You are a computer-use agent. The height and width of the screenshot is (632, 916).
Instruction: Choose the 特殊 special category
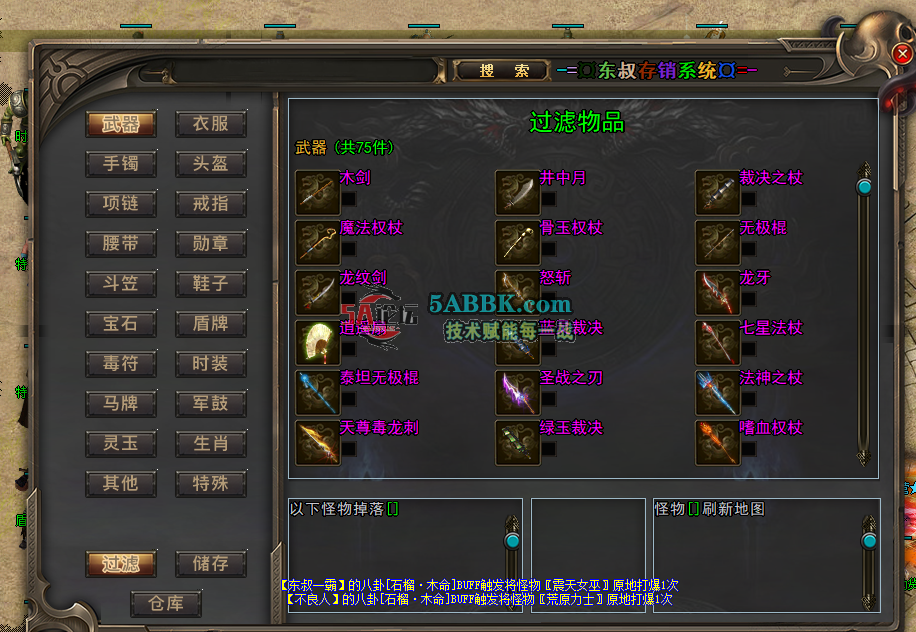pyautogui.click(x=211, y=484)
